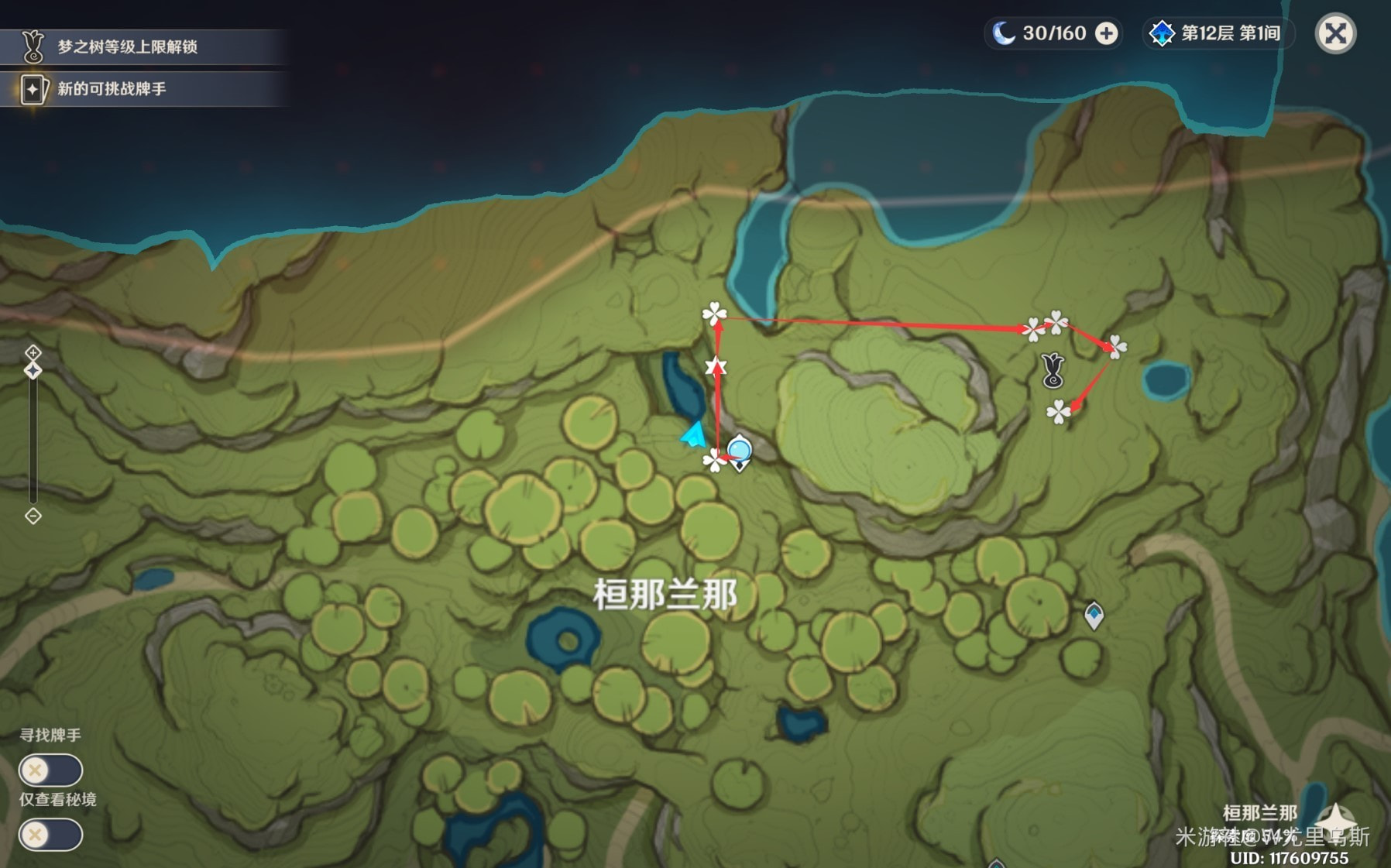Select the Tree of Dreams map marker
Image resolution: width=1391 pixels, height=868 pixels.
(x=1053, y=370)
